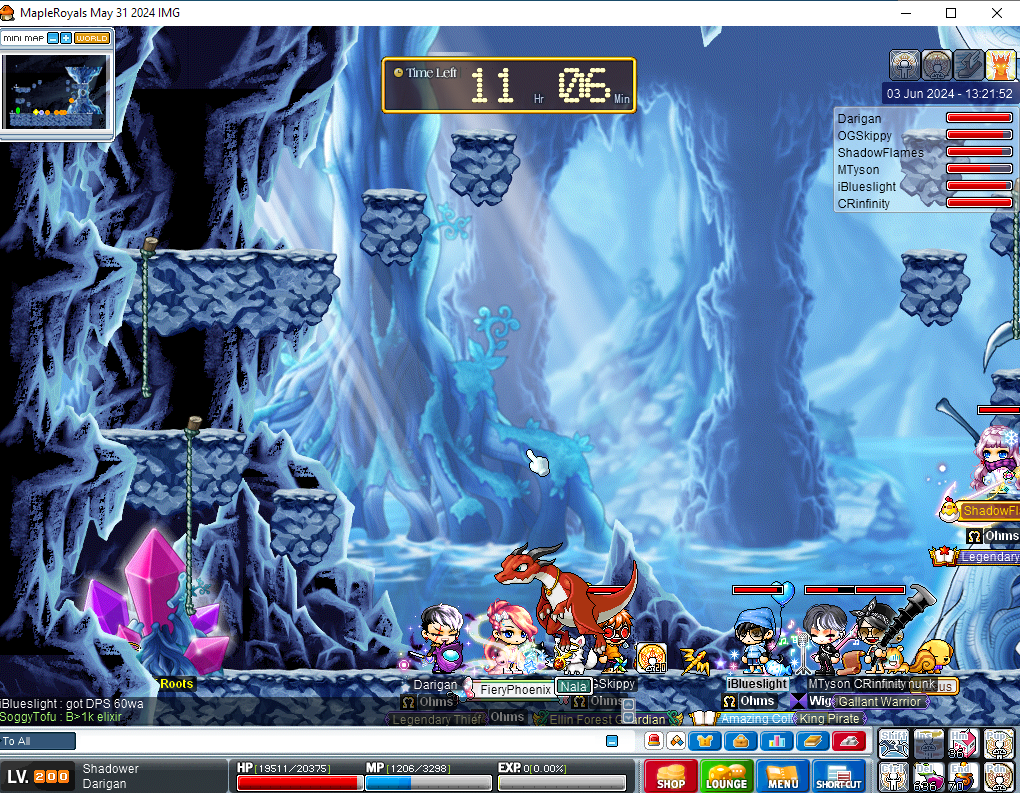Image resolution: width=1020 pixels, height=793 pixels.
Task: Open the red SHOP button
Action: (670, 775)
